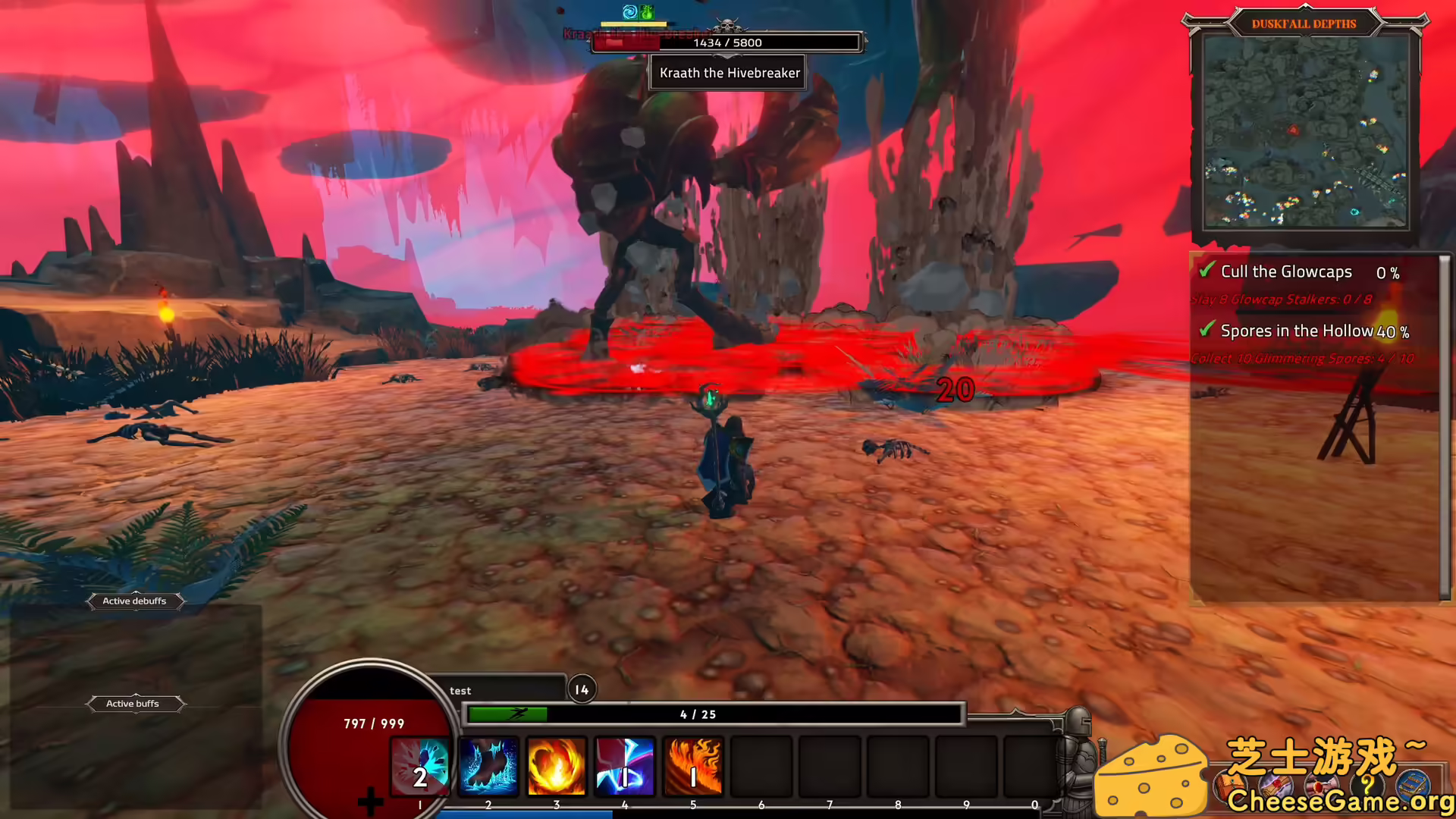This screenshot has width=1456, height=819.
Task: Use the fireball swirl ability
Action: (x=557, y=767)
